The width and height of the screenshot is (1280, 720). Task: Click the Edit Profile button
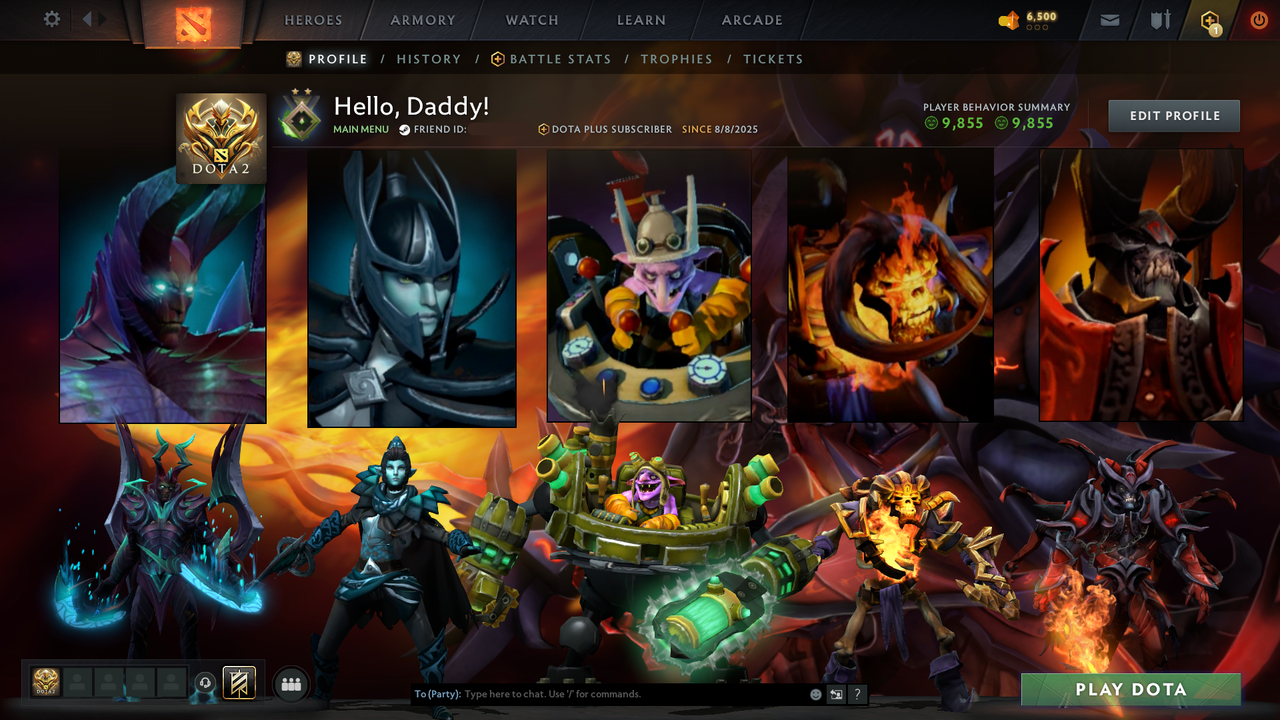pos(1174,115)
